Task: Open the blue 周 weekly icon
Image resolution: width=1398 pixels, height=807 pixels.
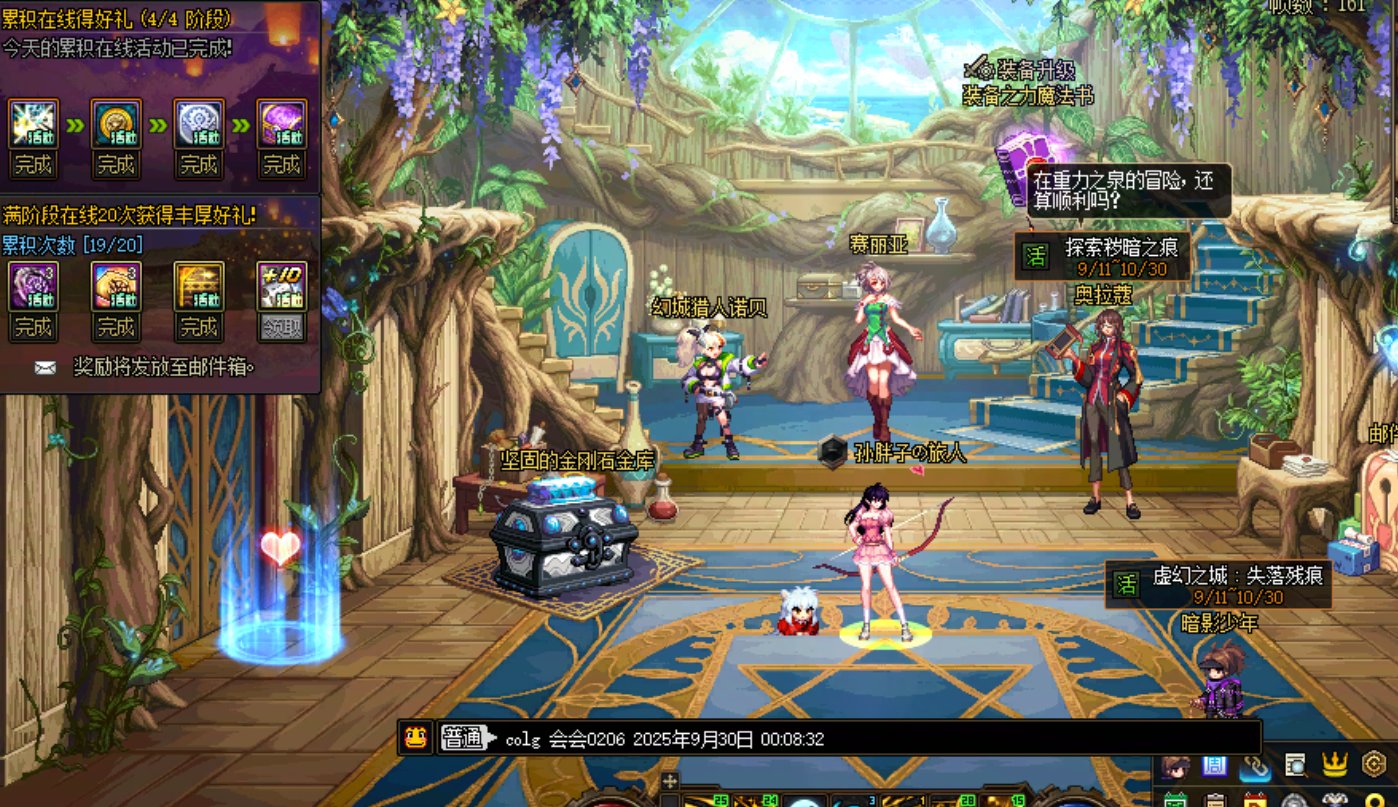Action: point(1215,766)
